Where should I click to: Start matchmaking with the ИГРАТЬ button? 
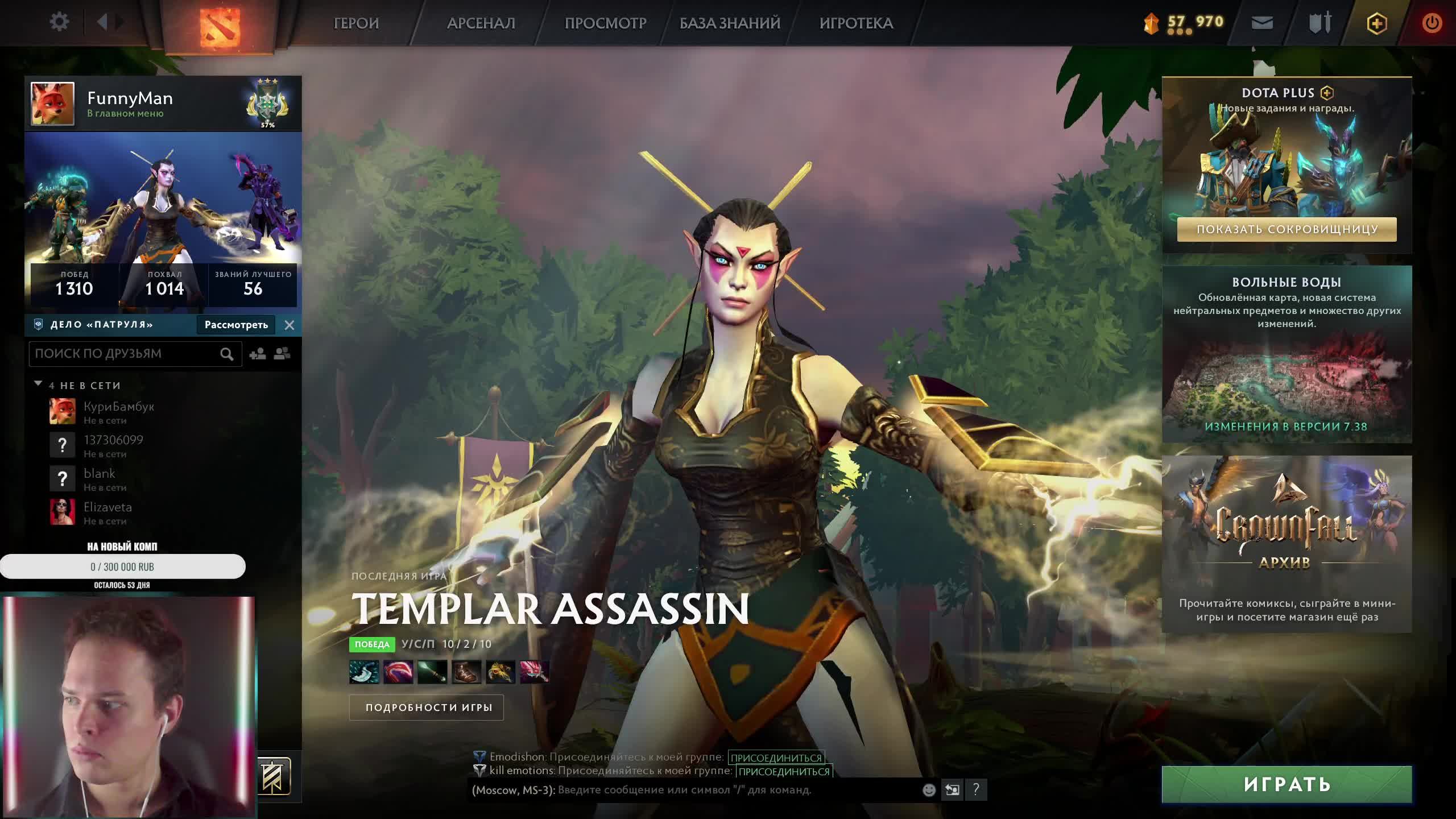click(1287, 784)
